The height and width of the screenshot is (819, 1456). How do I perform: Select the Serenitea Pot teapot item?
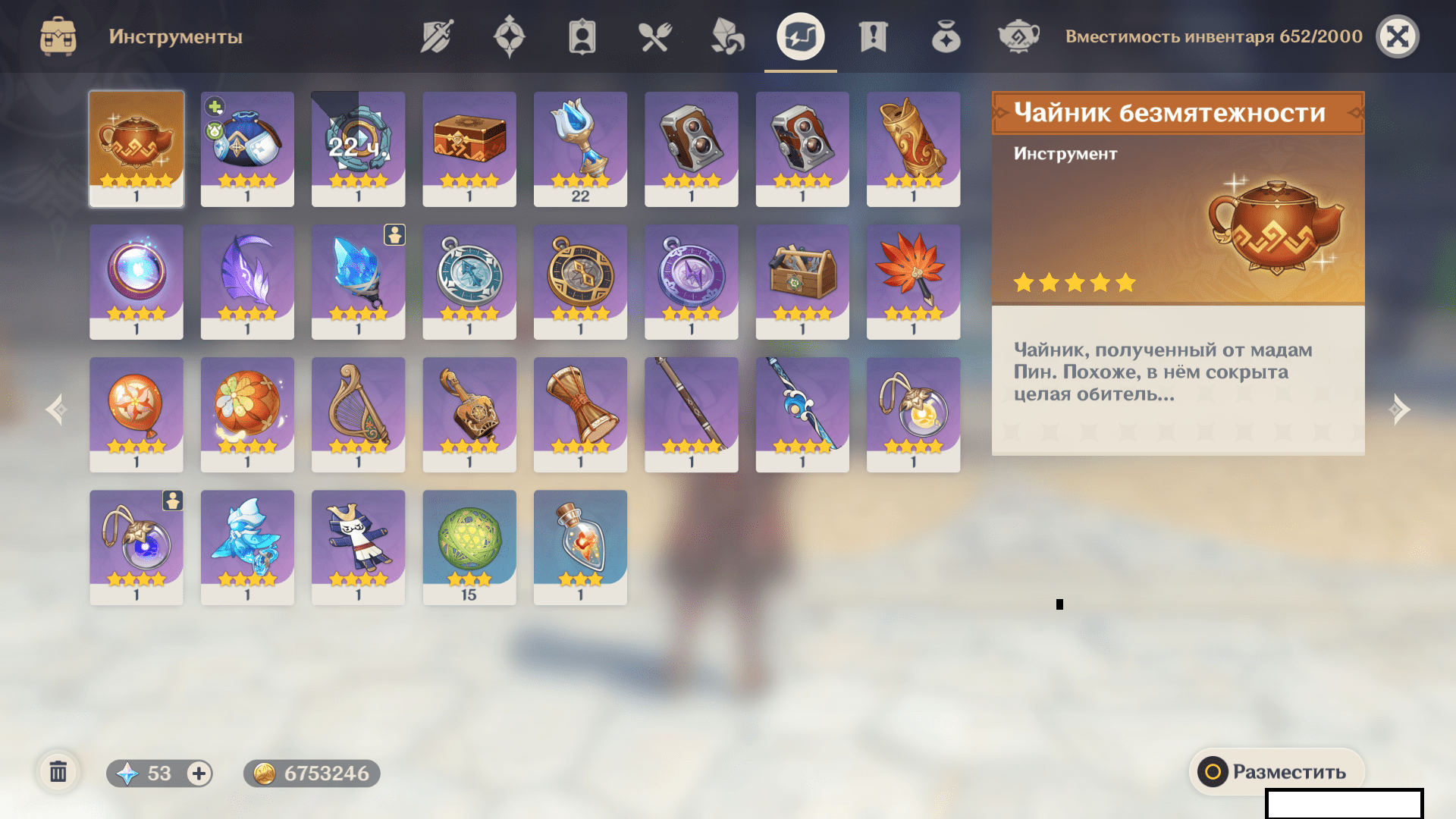(x=136, y=149)
